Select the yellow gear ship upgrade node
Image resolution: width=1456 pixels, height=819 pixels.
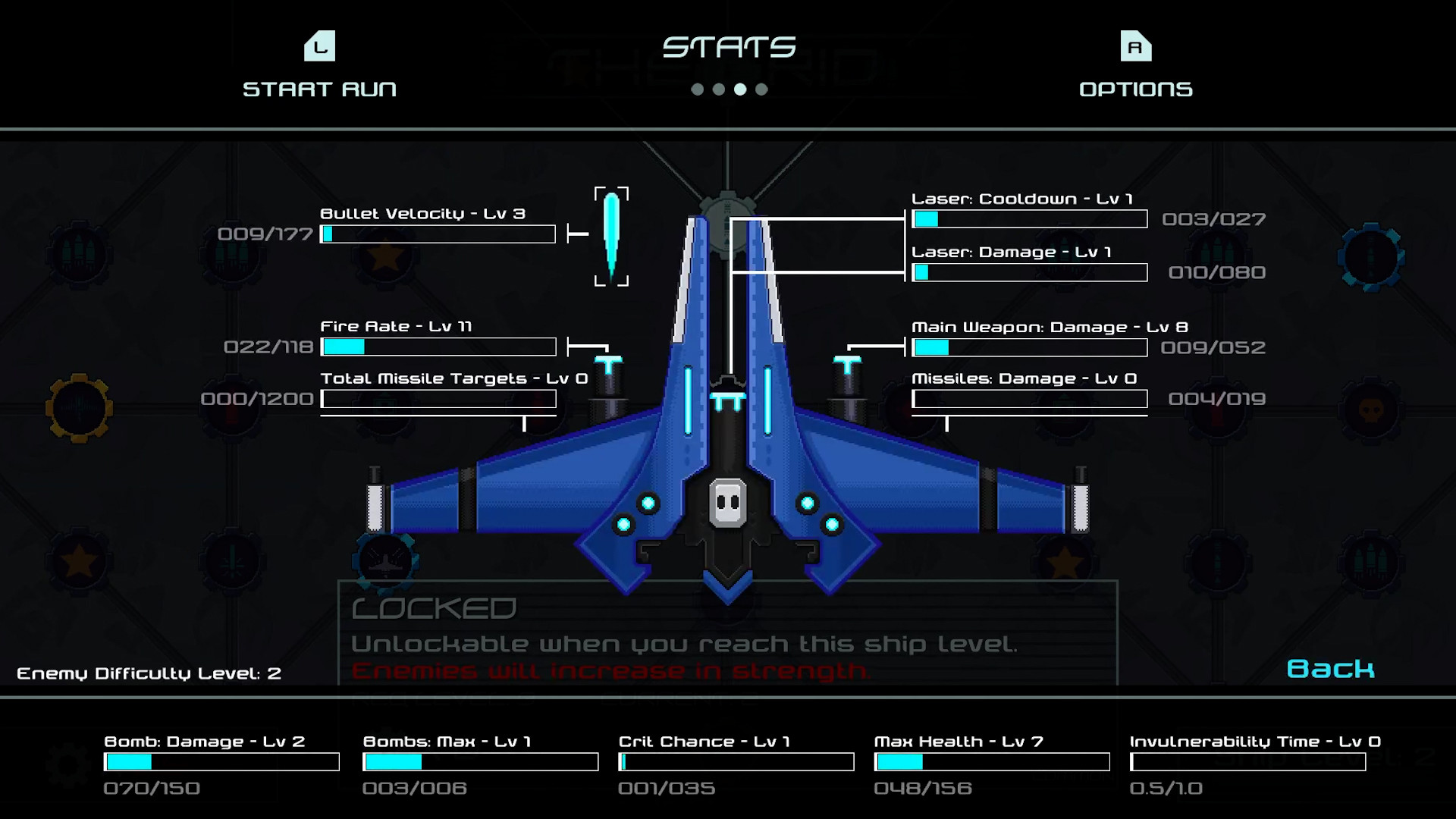79,406
